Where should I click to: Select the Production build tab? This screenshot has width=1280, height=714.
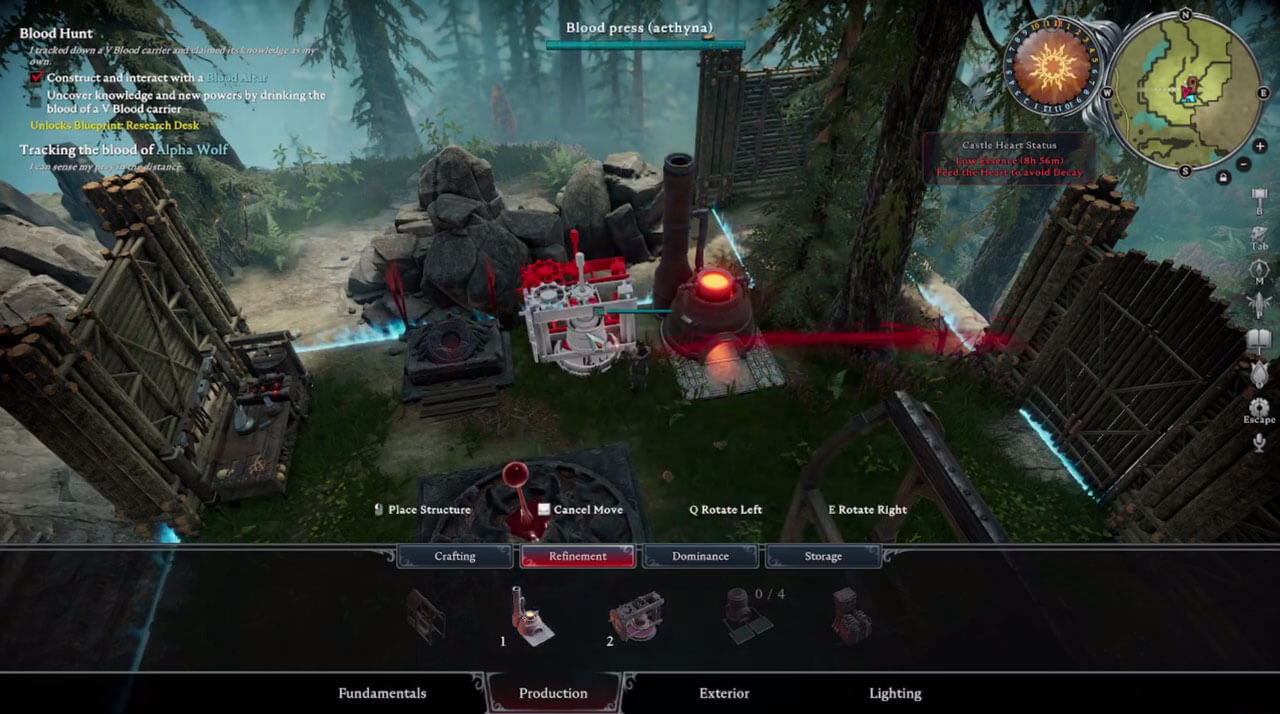point(553,693)
